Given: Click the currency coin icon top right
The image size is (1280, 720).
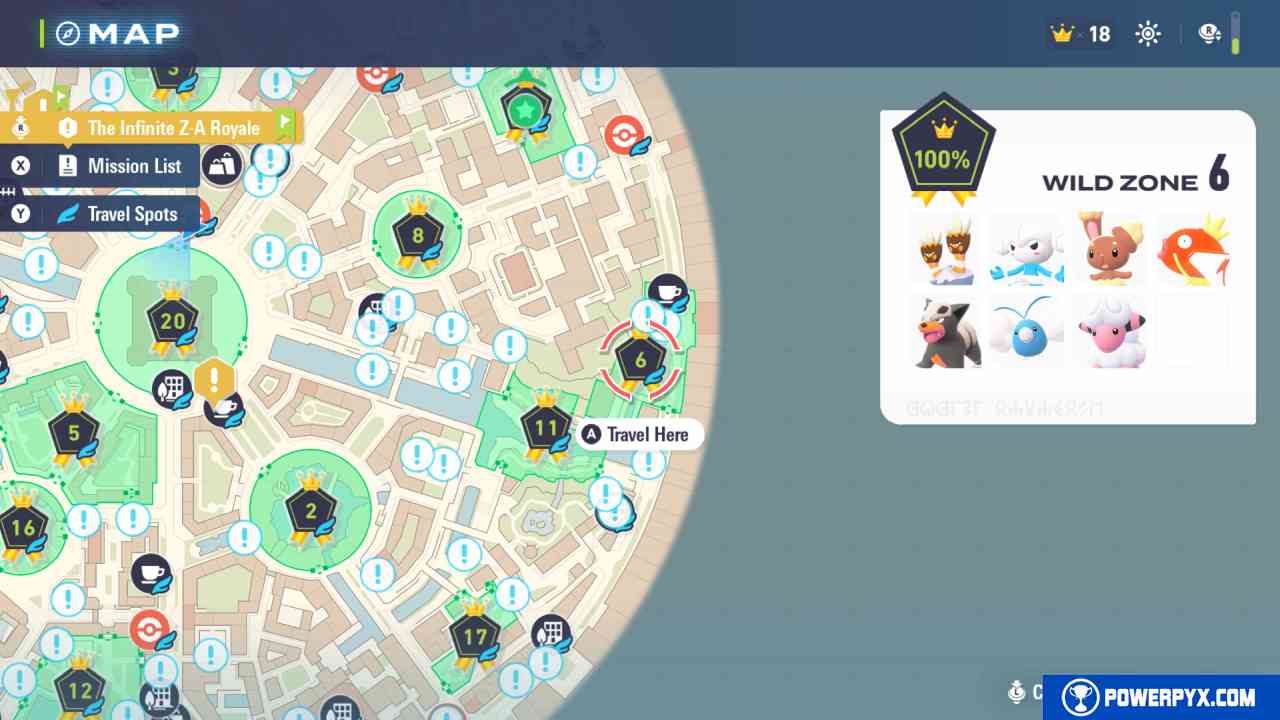Looking at the screenshot, I should click(1209, 33).
